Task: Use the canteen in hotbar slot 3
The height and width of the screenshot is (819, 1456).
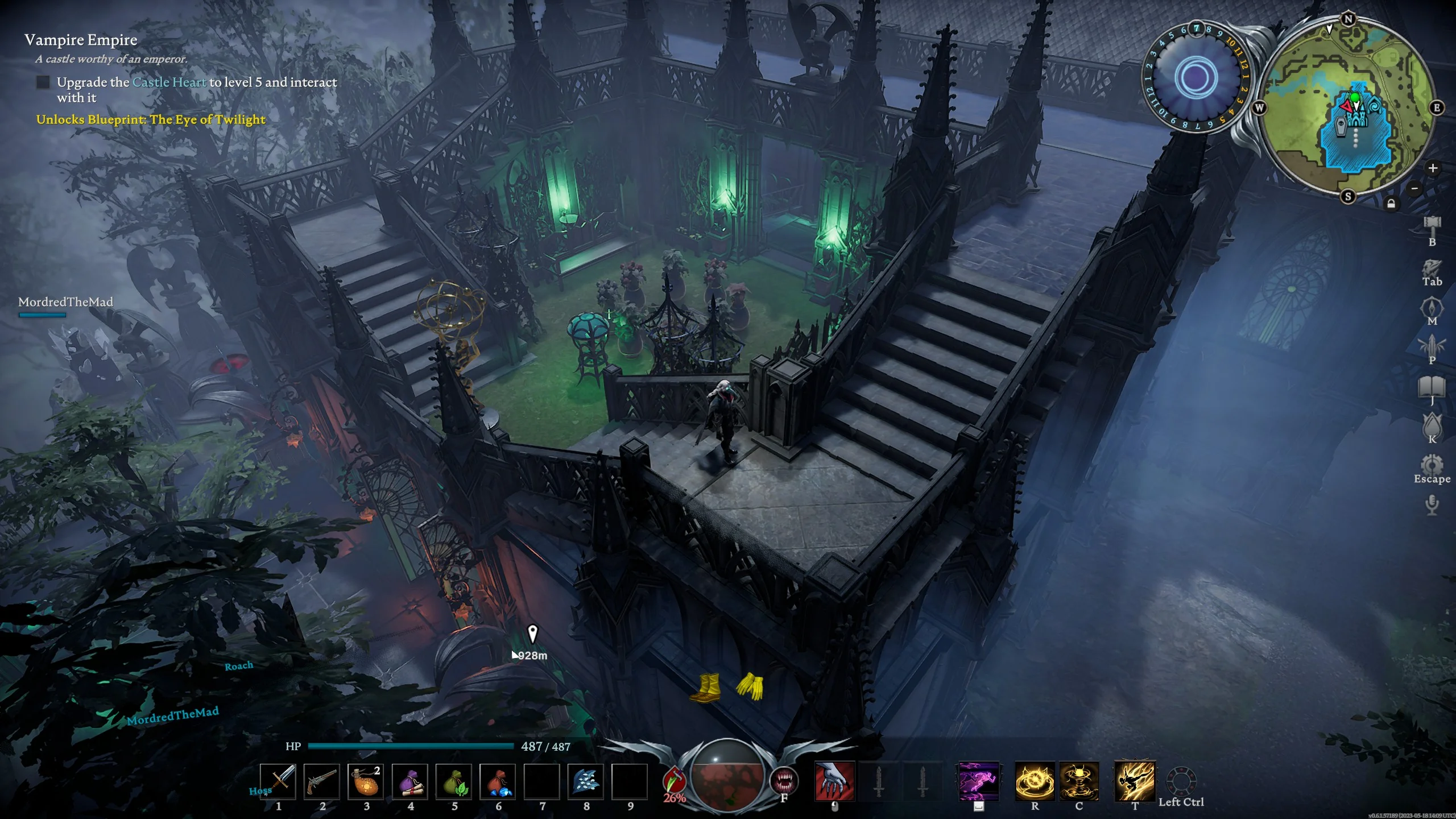Action: coord(367,780)
